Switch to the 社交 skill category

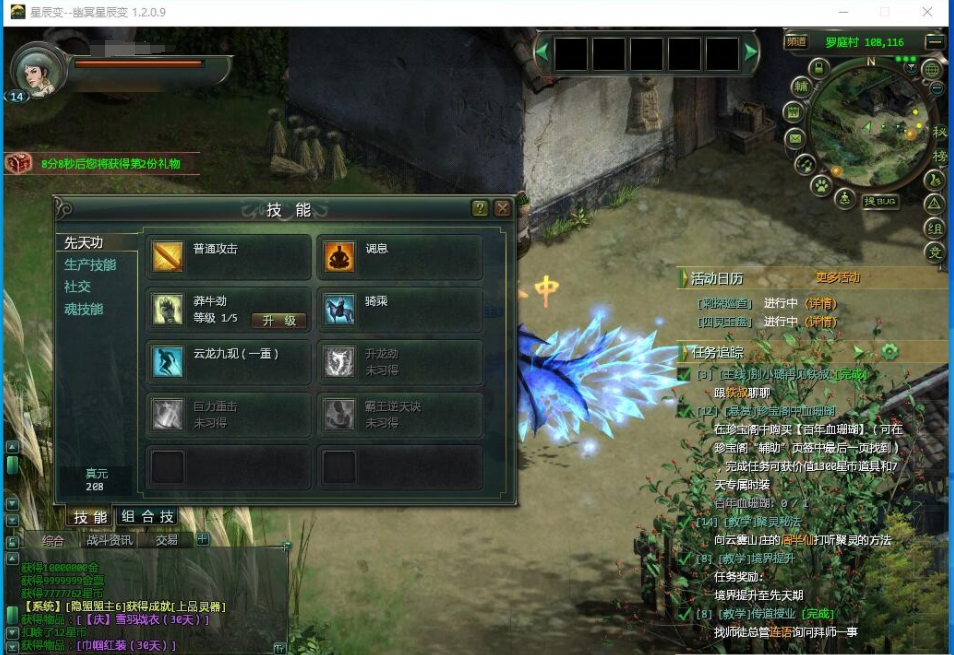[78, 287]
